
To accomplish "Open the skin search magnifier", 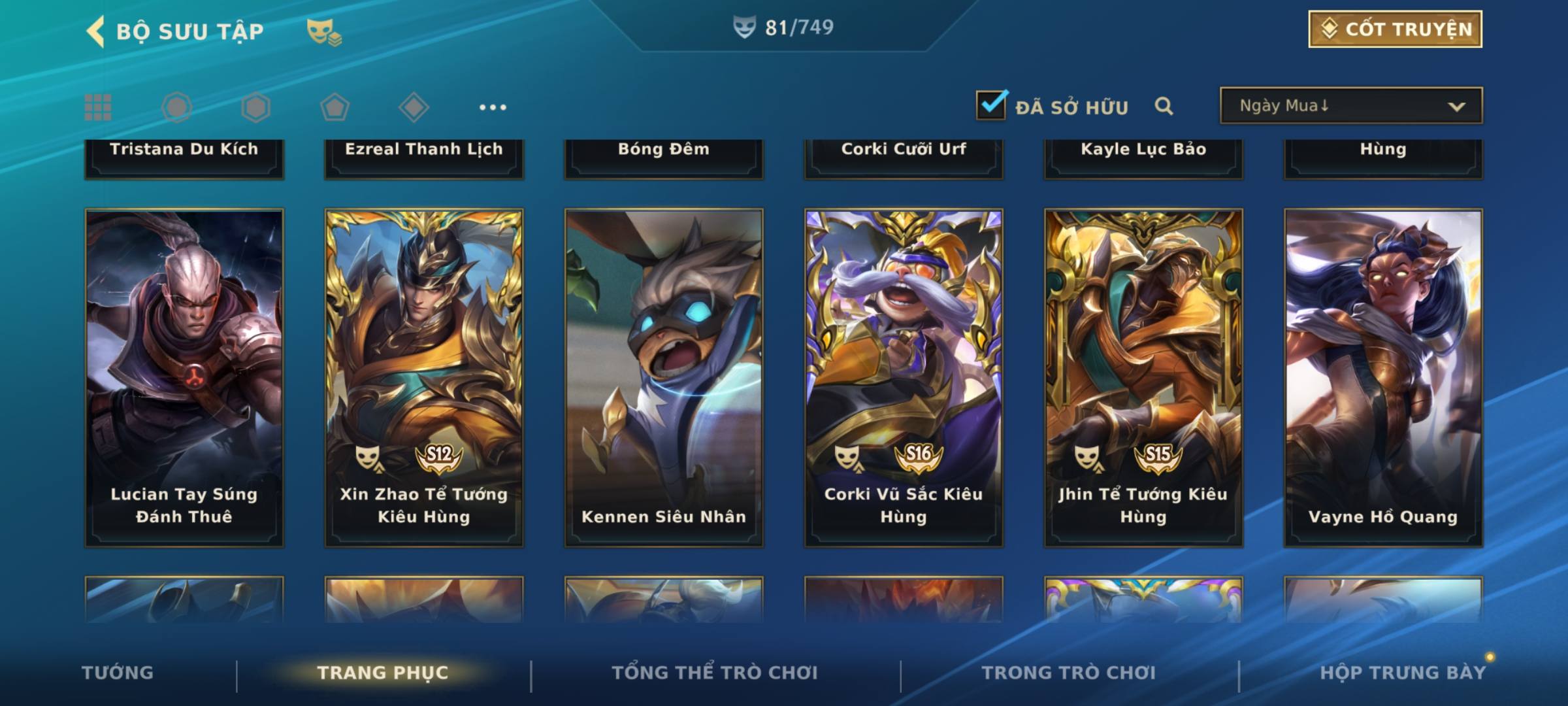I will (x=1164, y=106).
